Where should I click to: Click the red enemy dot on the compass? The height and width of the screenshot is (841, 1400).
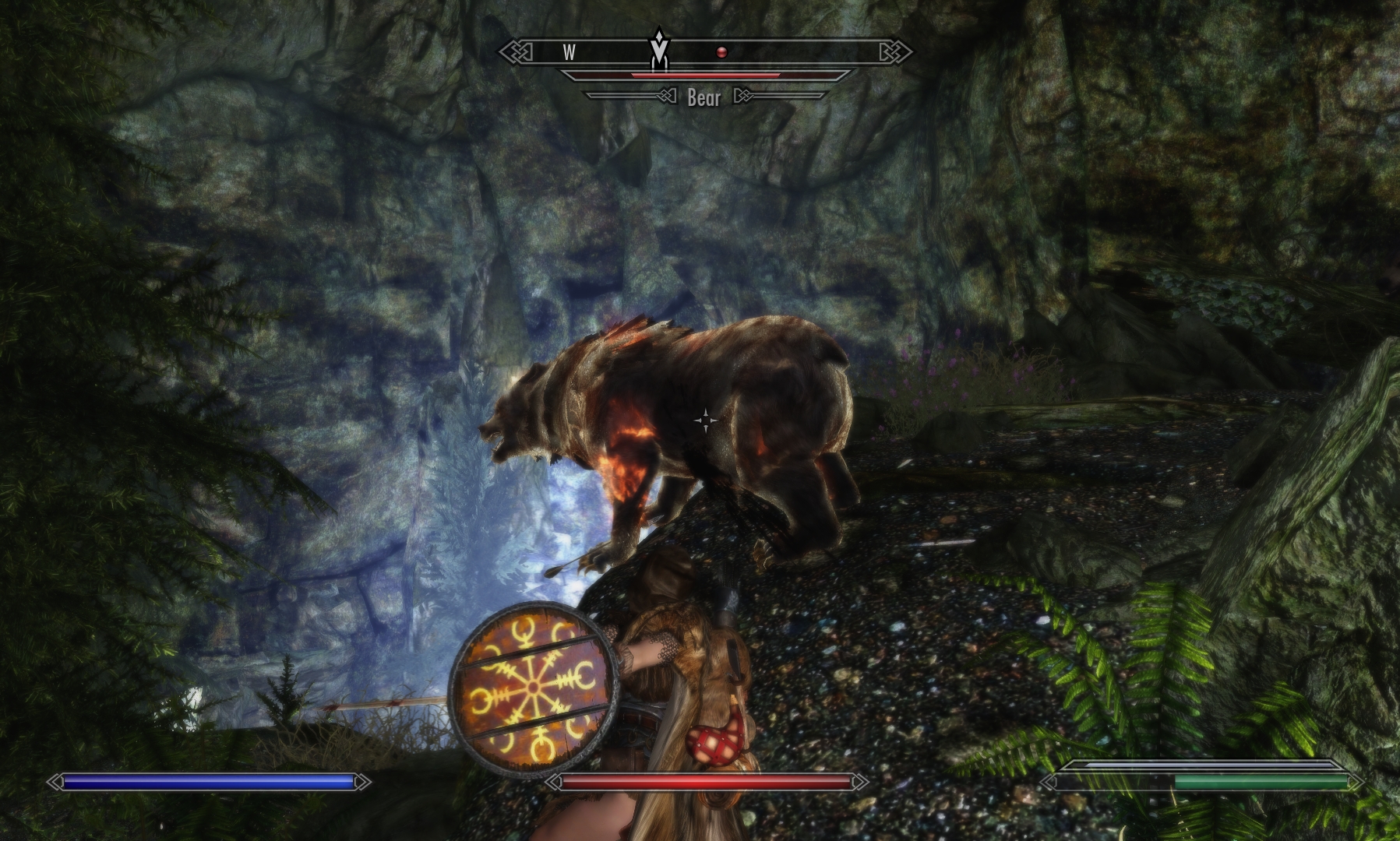coord(722,52)
